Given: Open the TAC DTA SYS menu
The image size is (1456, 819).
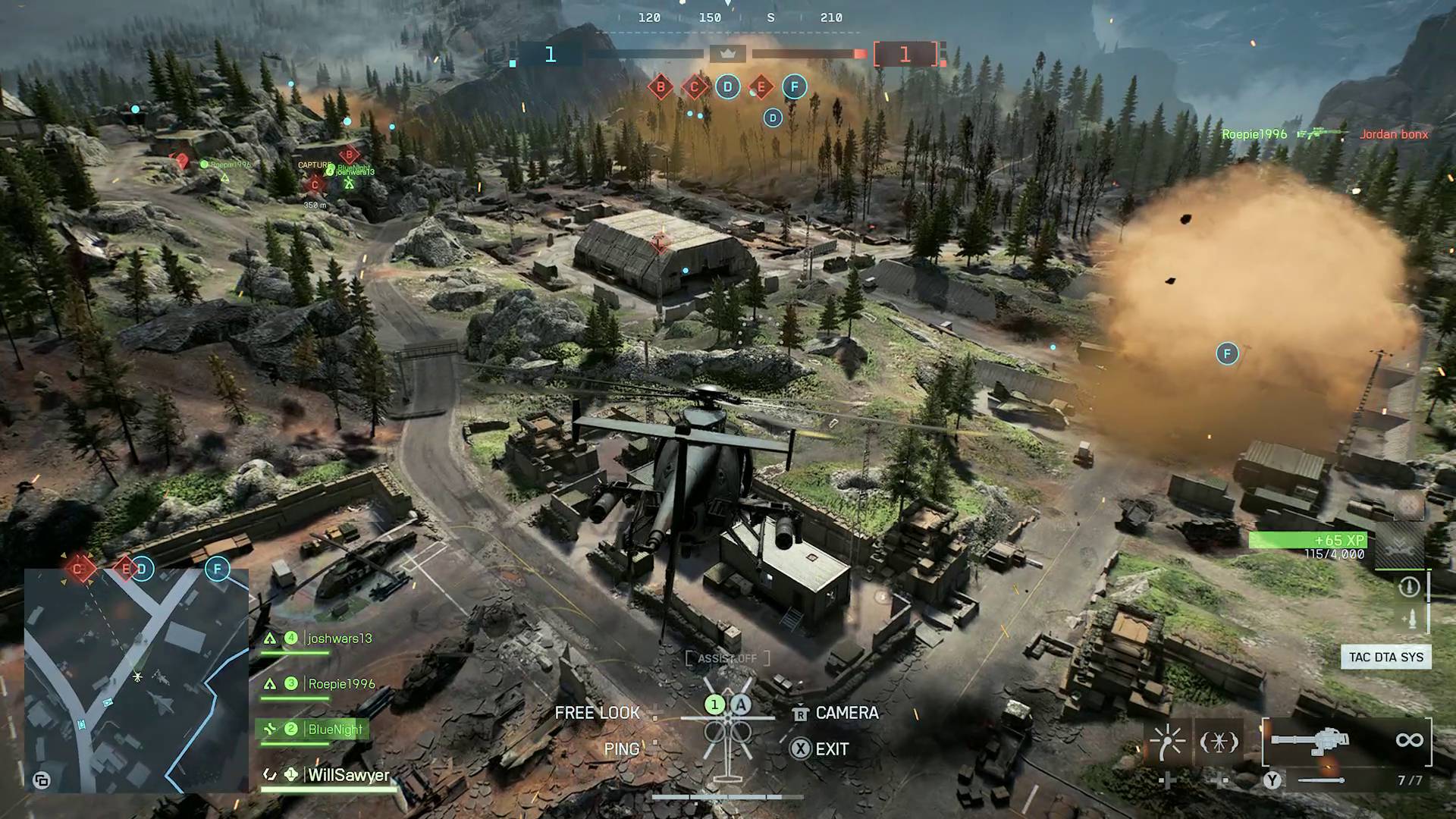Looking at the screenshot, I should (x=1385, y=657).
